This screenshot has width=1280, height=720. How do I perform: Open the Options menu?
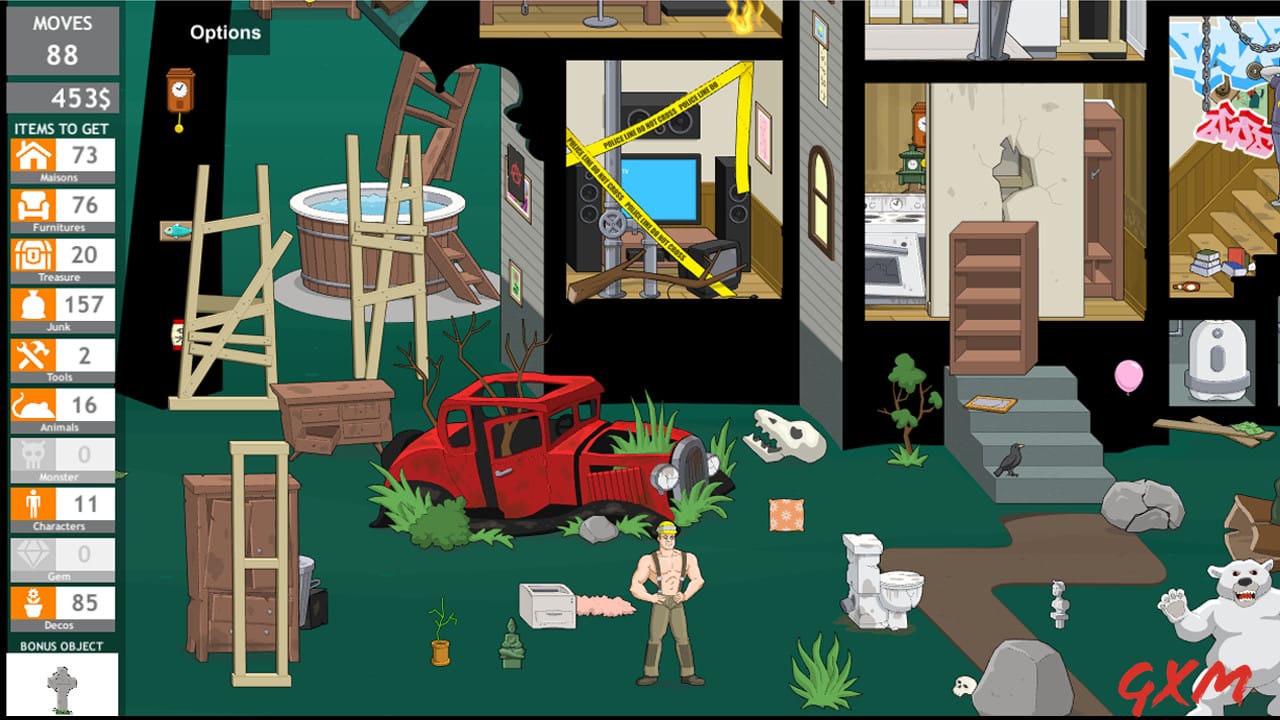pos(224,31)
